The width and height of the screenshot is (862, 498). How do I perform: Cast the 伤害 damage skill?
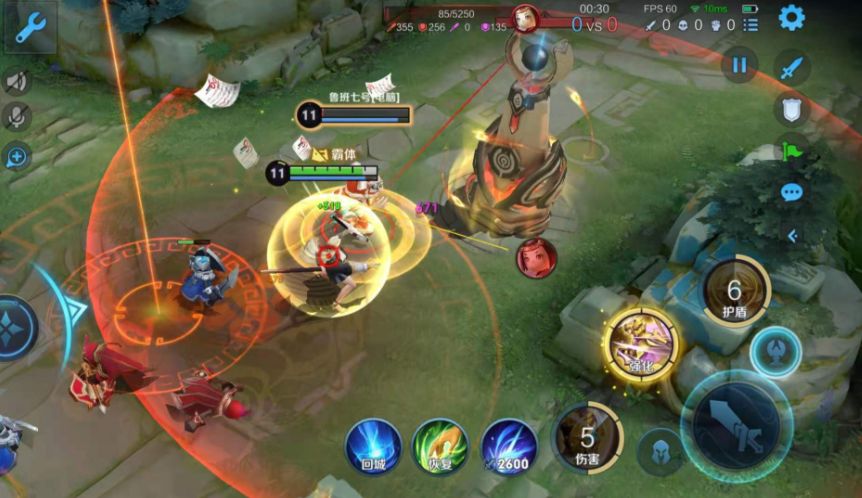click(587, 437)
